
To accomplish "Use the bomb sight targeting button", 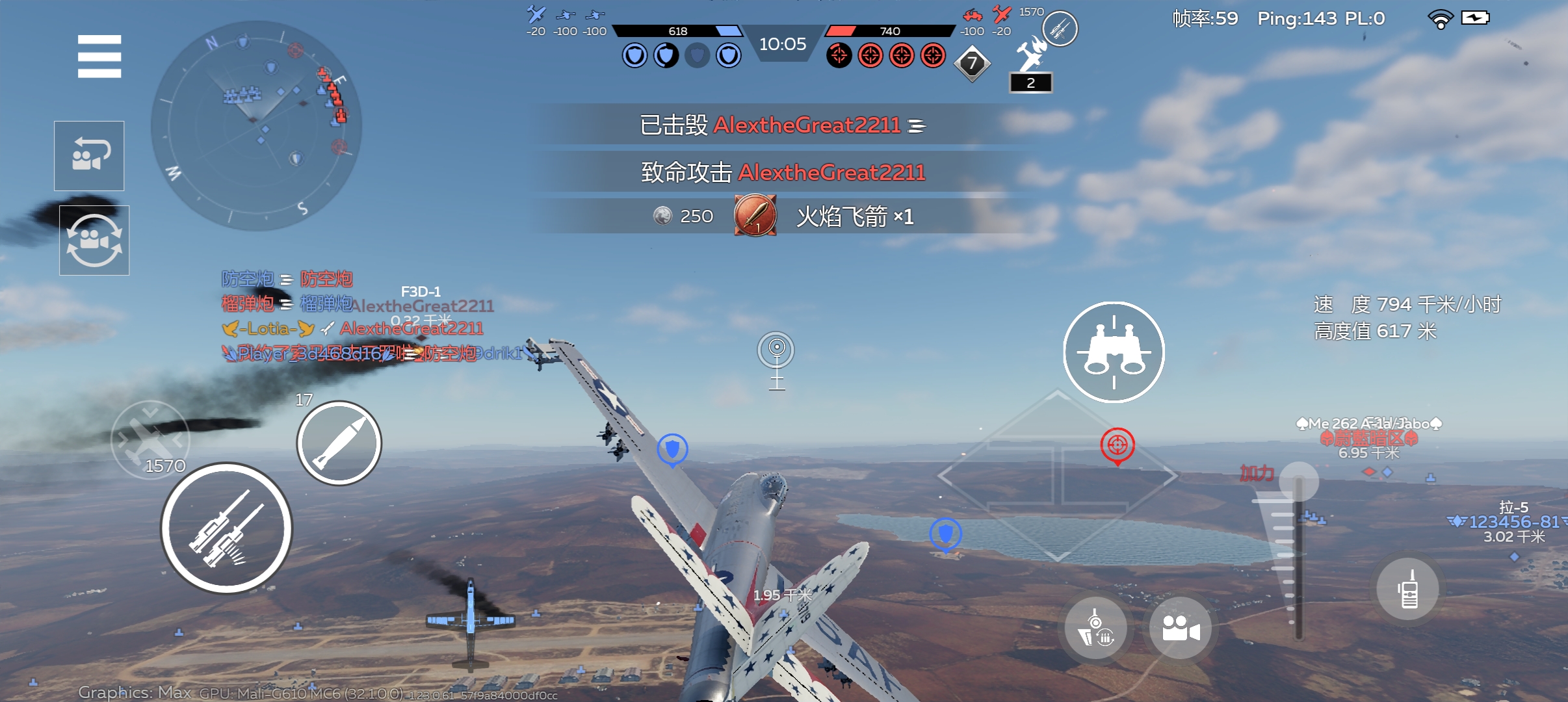I will click(1095, 628).
